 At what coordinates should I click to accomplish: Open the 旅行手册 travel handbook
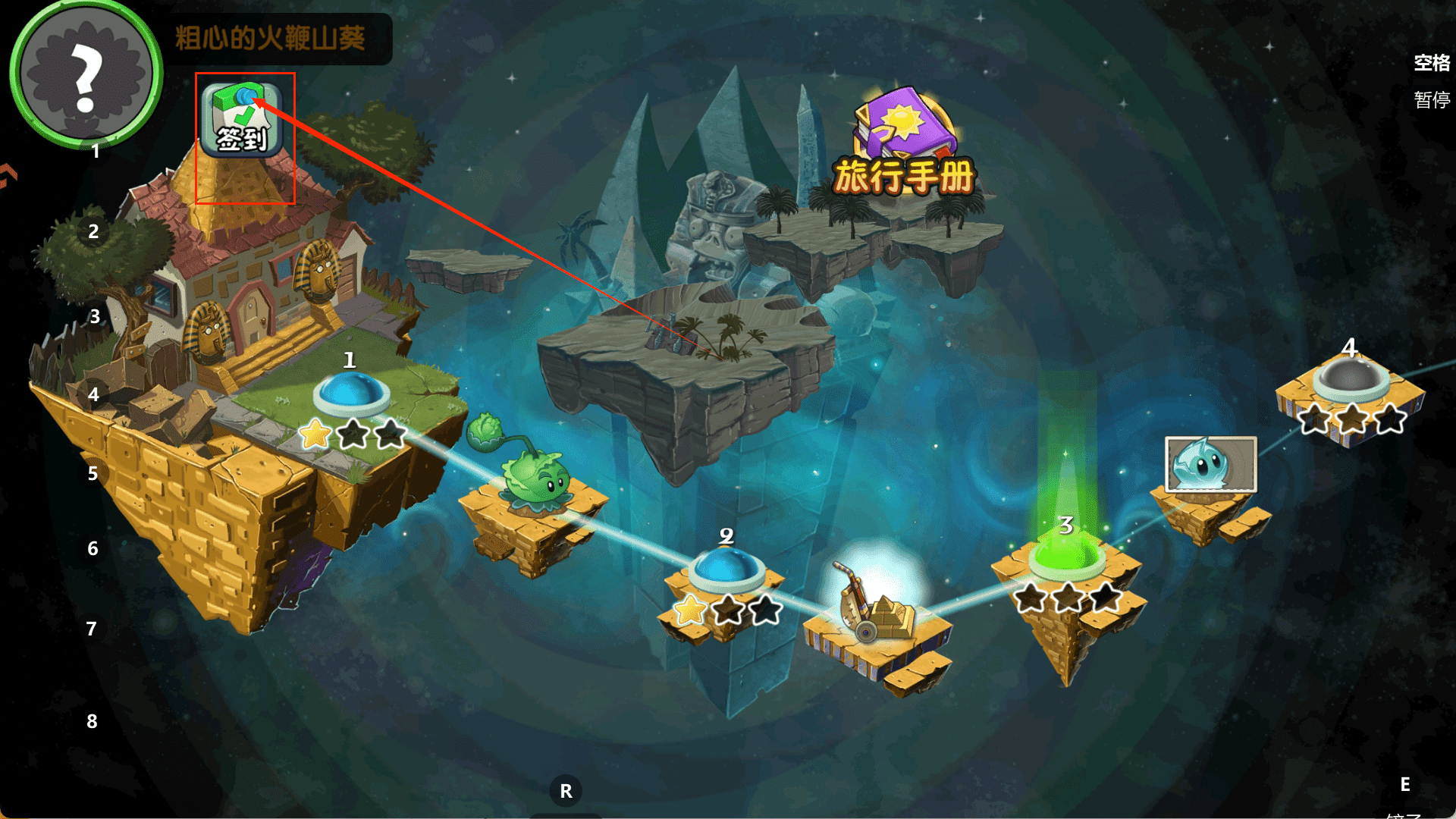pos(903,144)
